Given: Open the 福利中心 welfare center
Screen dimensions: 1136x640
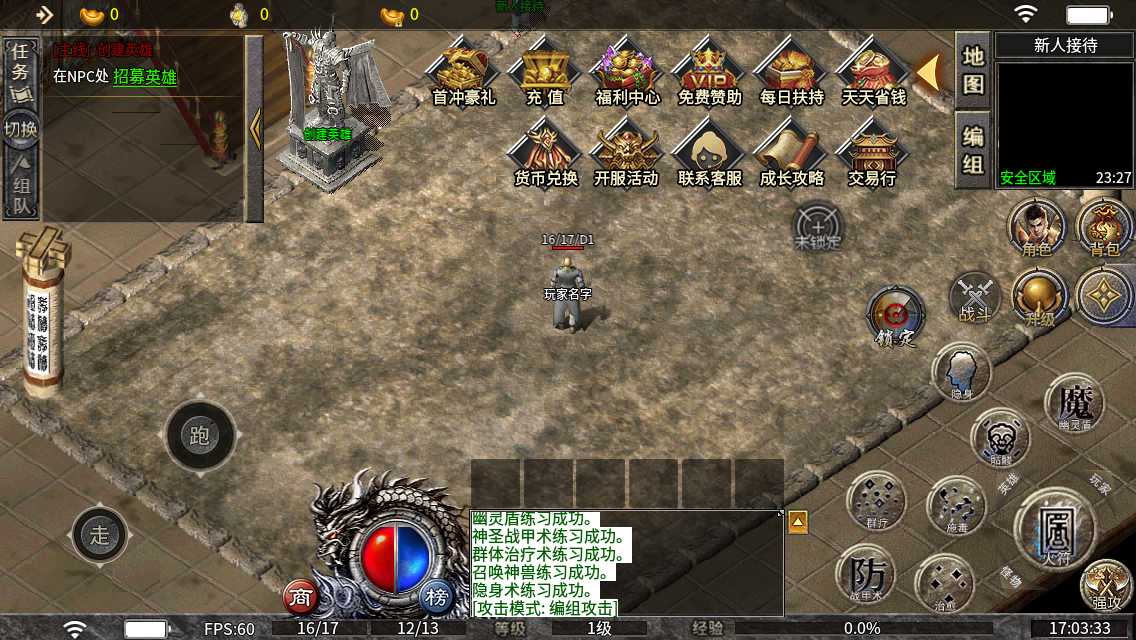Looking at the screenshot, I should coord(627,73).
